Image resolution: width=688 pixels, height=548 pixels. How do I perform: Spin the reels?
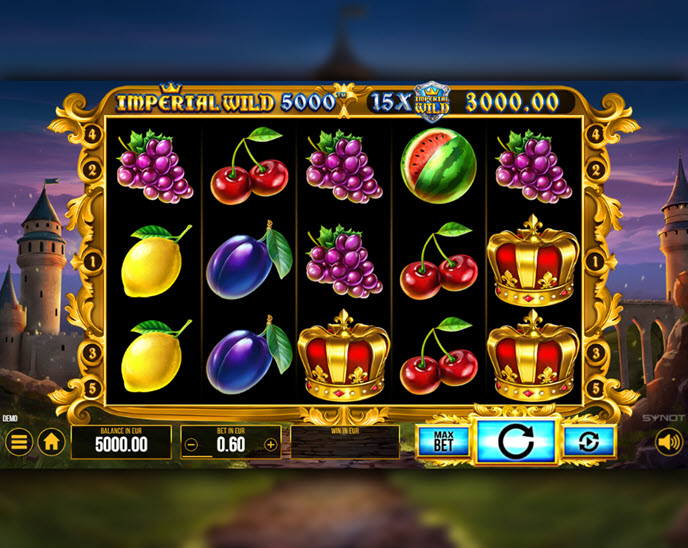point(515,441)
